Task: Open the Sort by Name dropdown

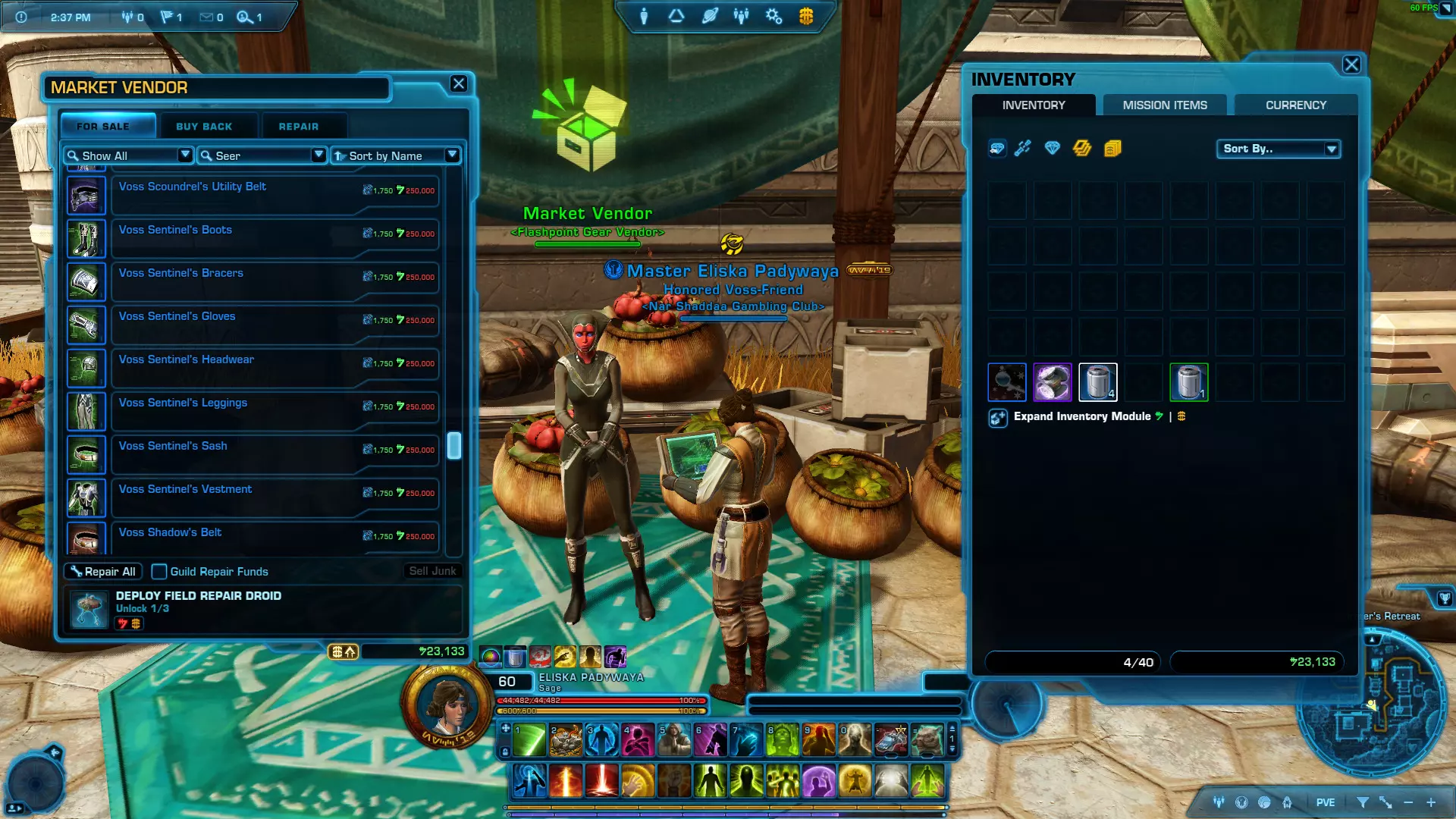Action: pyautogui.click(x=396, y=155)
